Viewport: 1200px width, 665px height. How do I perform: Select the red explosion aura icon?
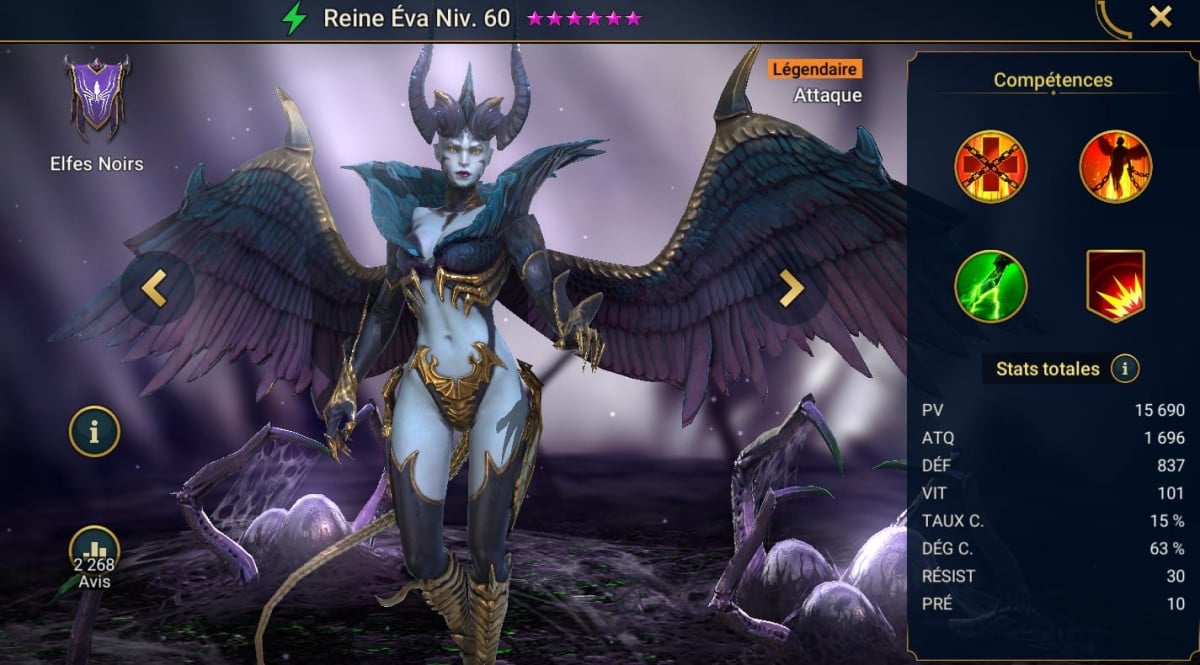pyautogui.click(x=1115, y=286)
